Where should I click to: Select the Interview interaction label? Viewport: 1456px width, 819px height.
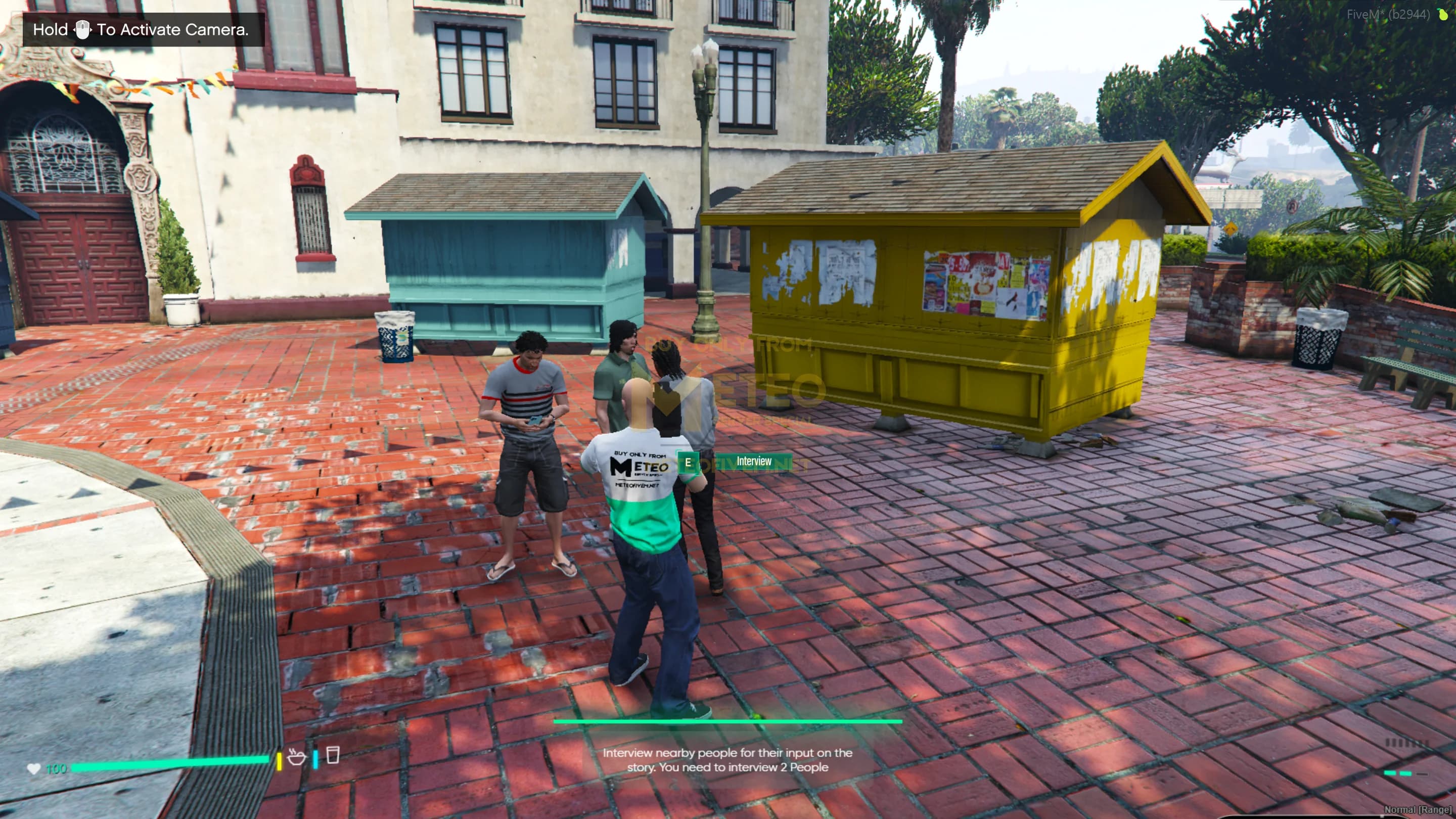point(753,462)
